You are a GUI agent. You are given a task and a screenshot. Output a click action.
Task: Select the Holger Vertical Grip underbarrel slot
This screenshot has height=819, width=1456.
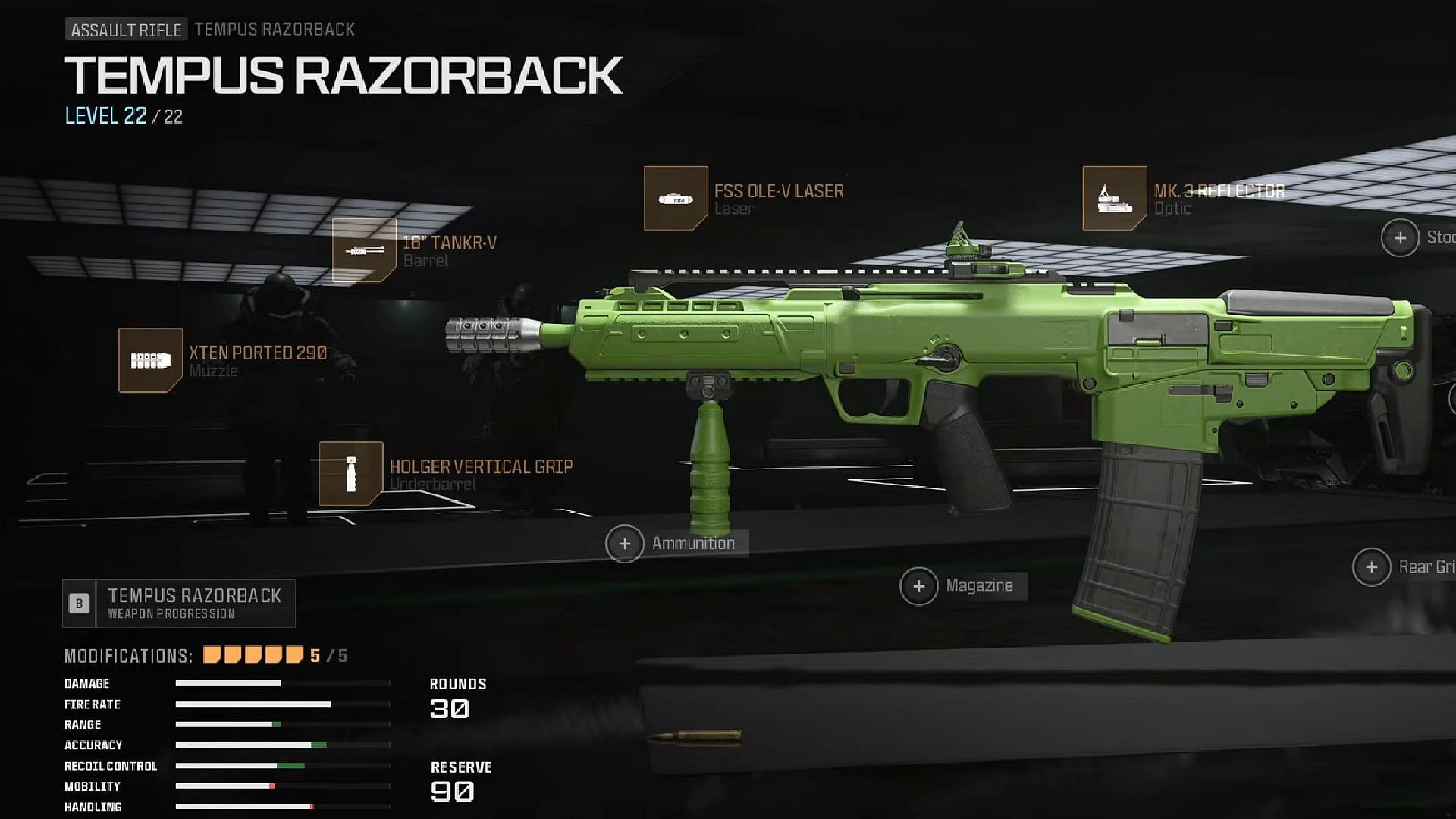point(351,474)
